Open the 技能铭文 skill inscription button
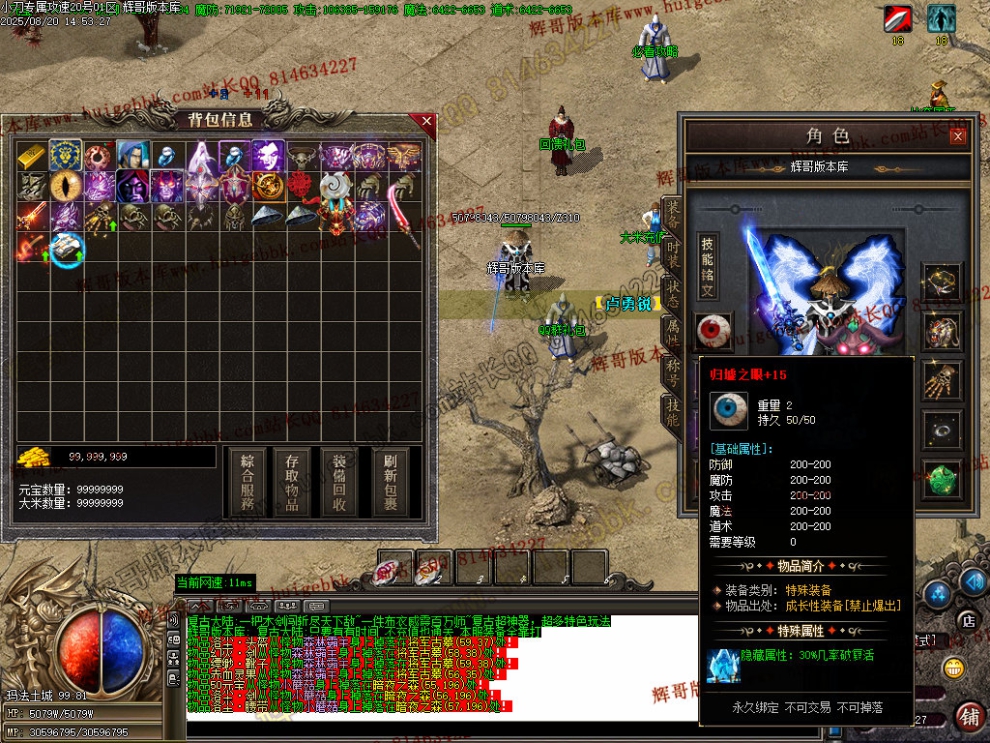Viewport: 990px width, 743px height. click(707, 267)
